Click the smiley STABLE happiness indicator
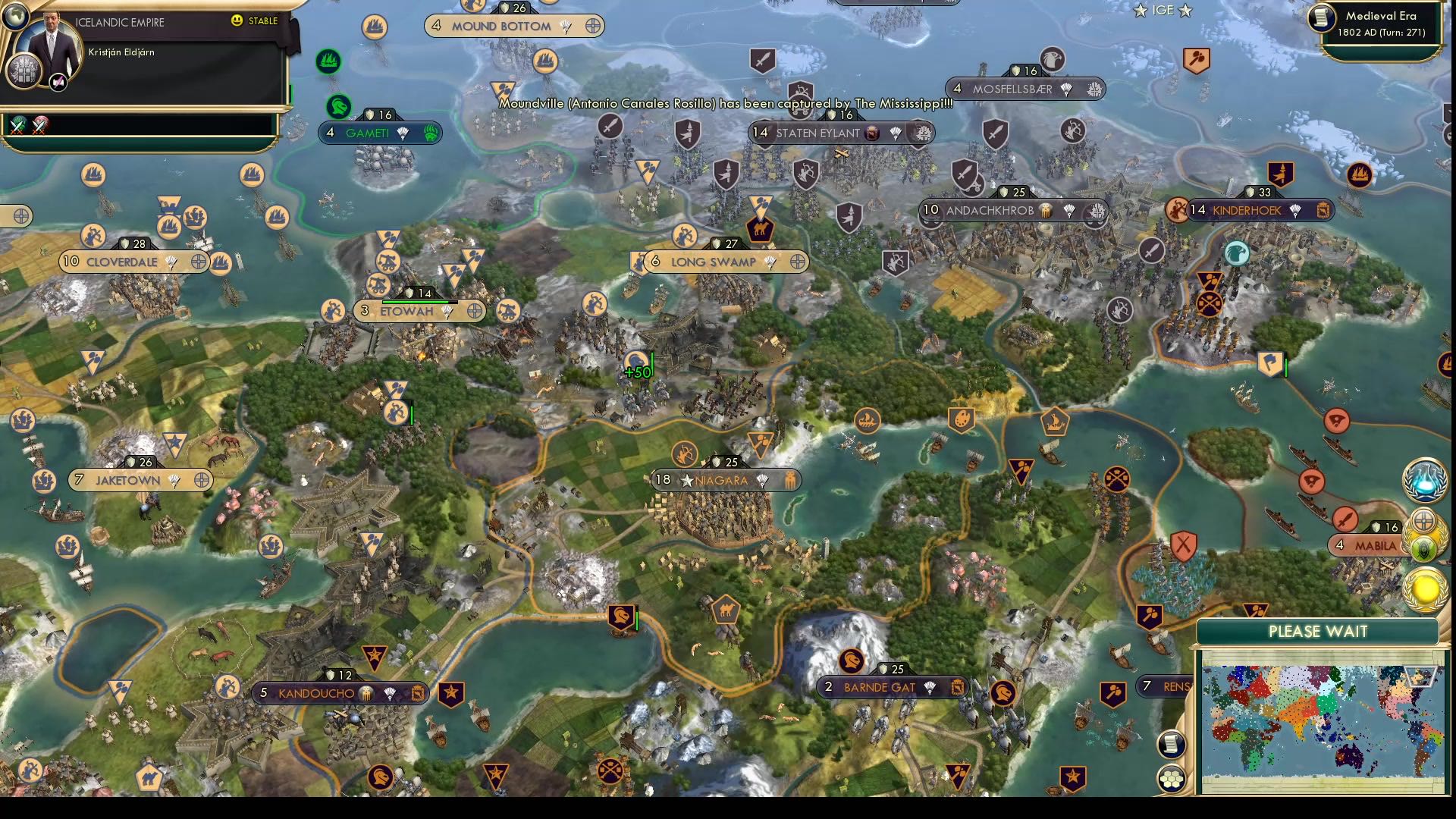This screenshot has height=819, width=1456. 238,21
